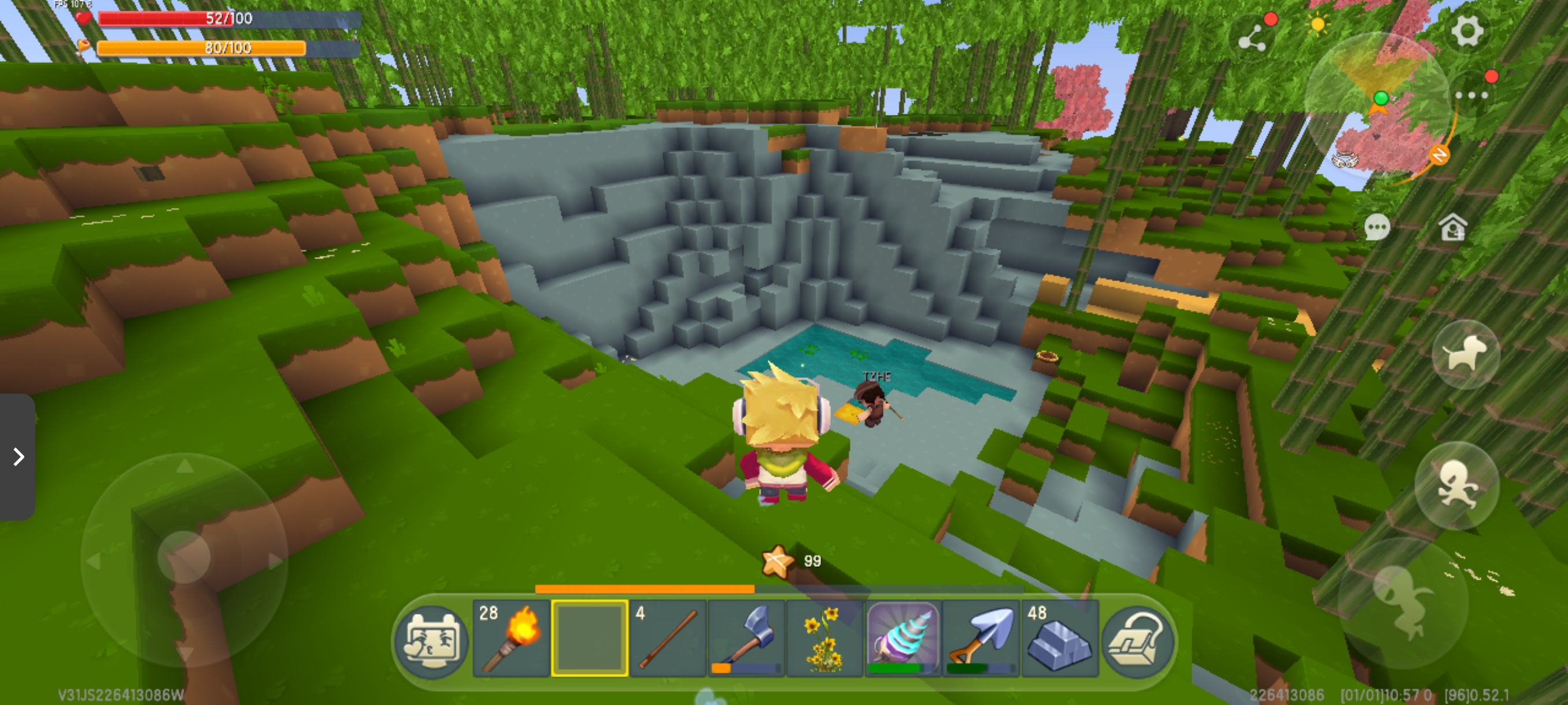Tap the home icon button
Screen dimensions: 1568x705
click(1452, 228)
